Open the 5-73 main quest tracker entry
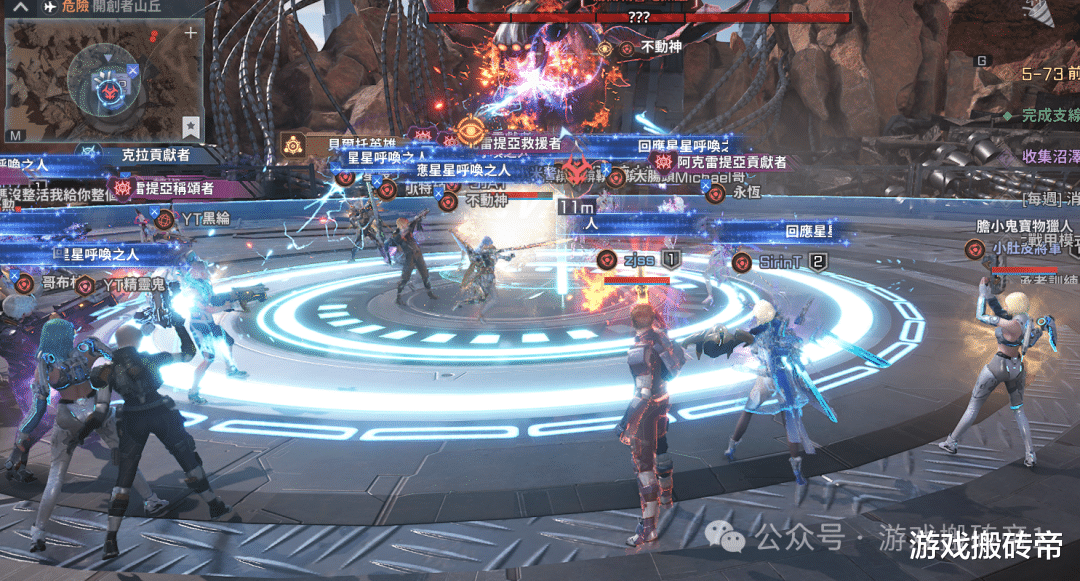This screenshot has height=581, width=1080. [x=1050, y=73]
